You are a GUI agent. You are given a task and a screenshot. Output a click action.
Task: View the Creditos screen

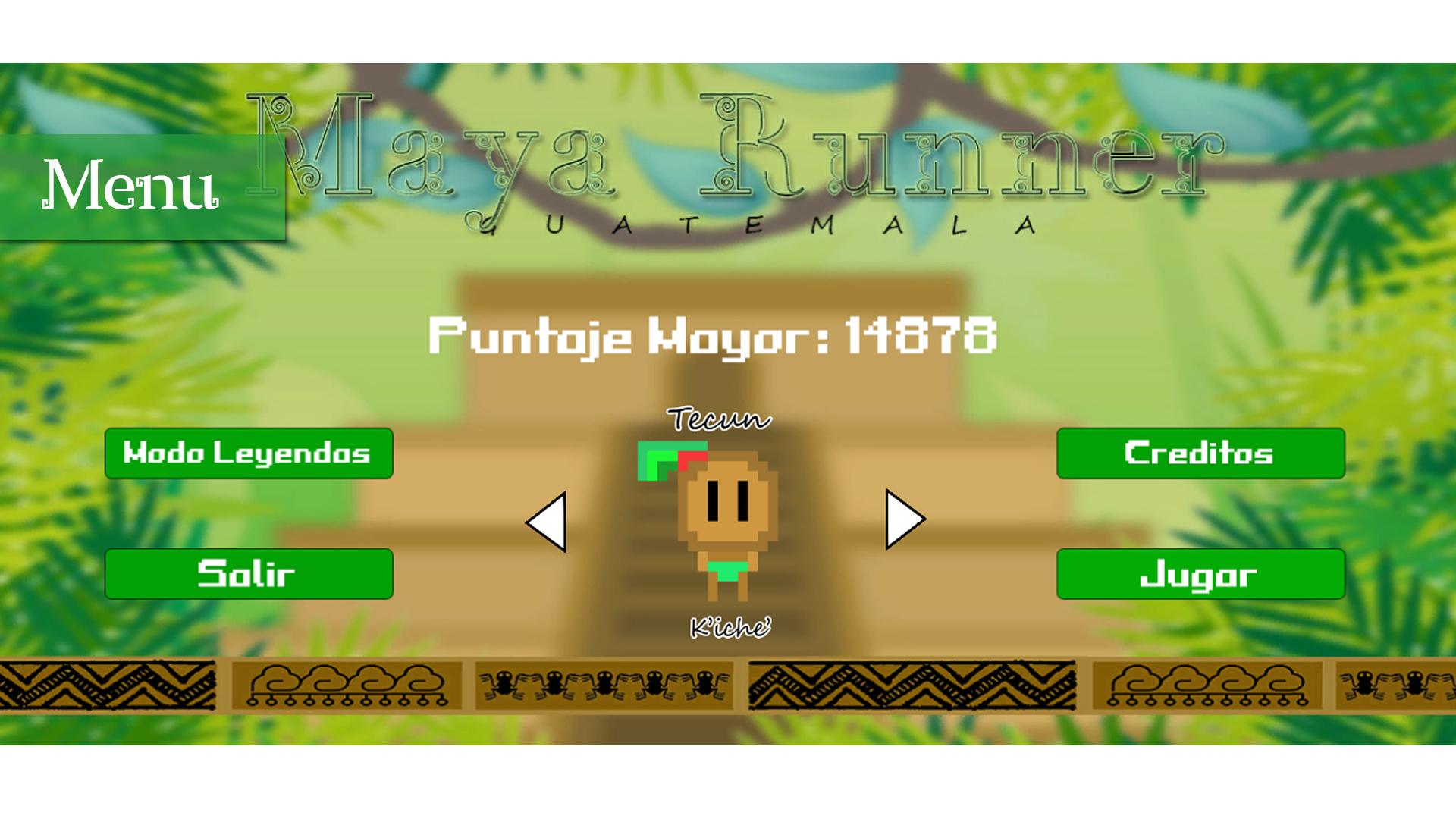(x=1200, y=453)
